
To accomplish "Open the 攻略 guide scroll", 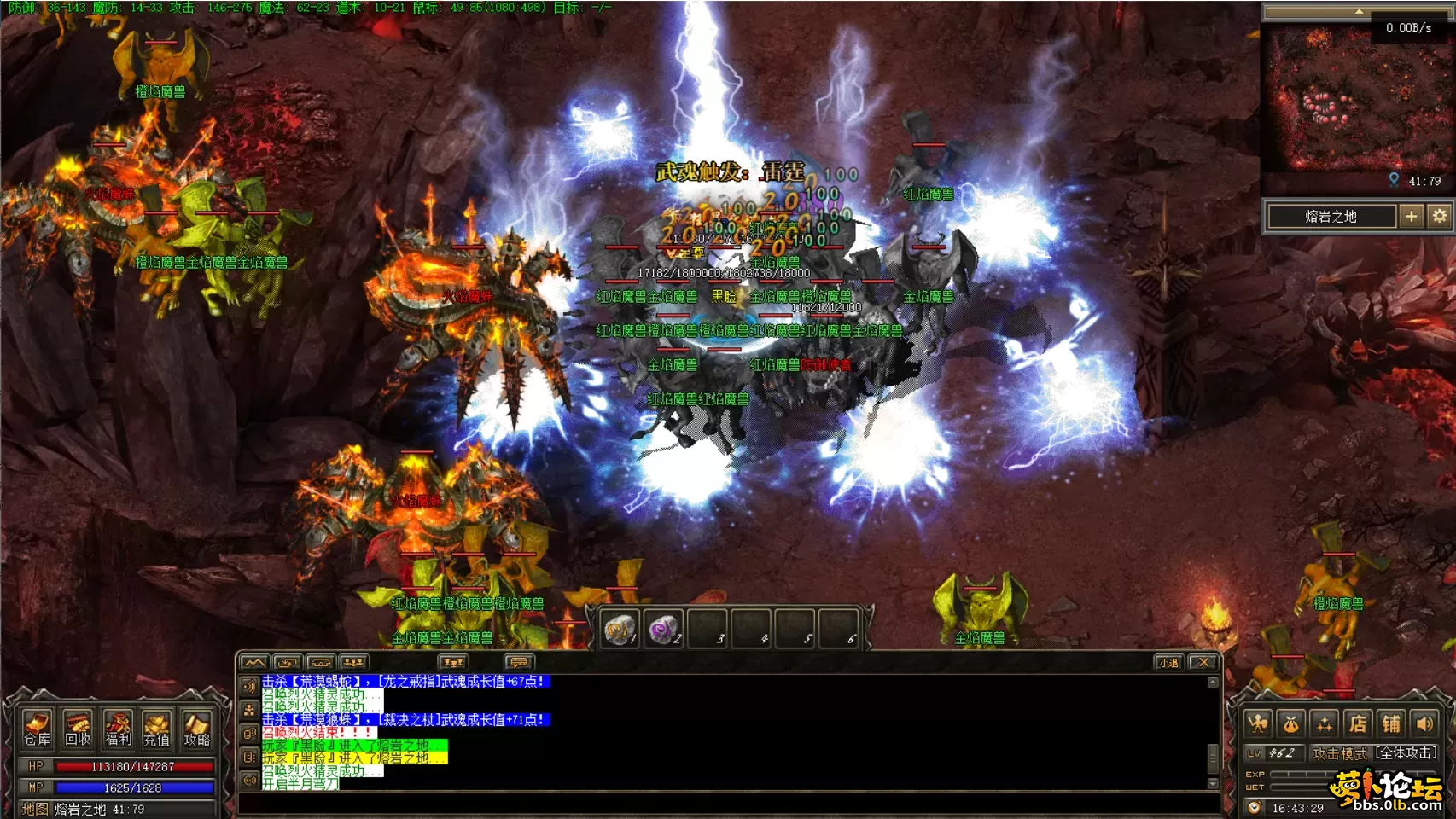I will click(196, 729).
